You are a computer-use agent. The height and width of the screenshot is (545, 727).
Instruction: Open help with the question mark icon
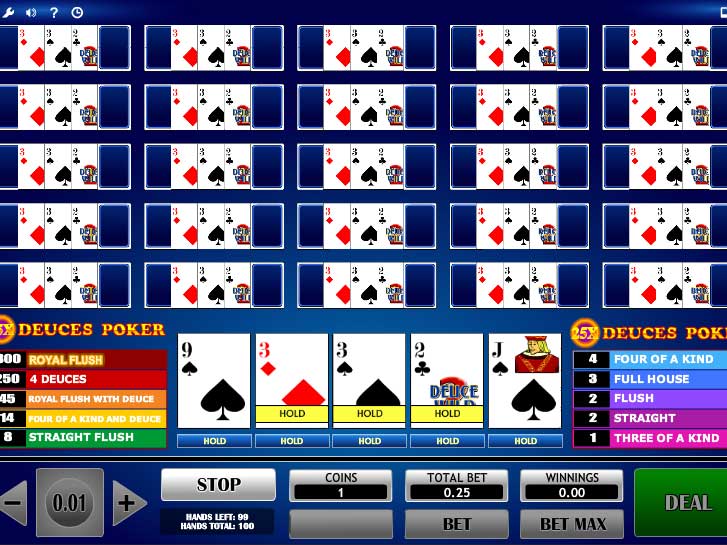coord(54,12)
